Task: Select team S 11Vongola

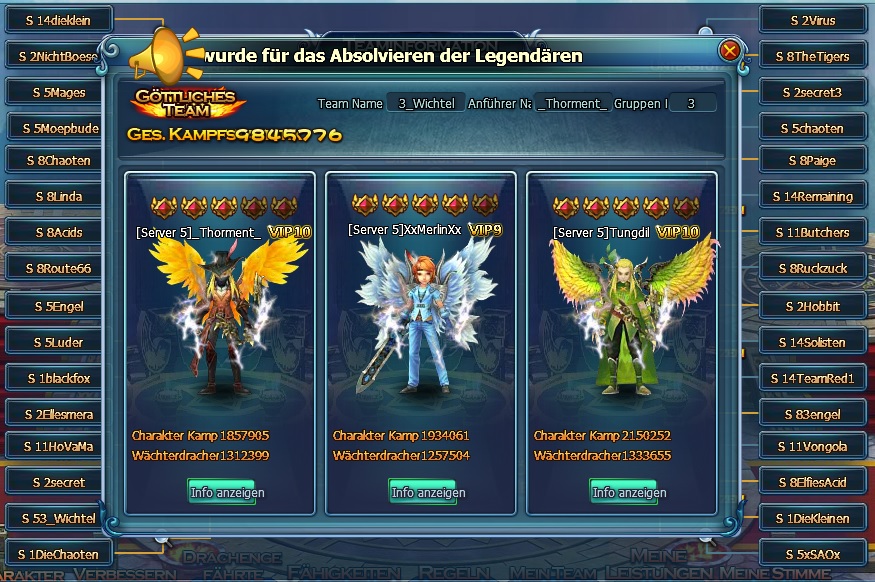Action: (811, 446)
